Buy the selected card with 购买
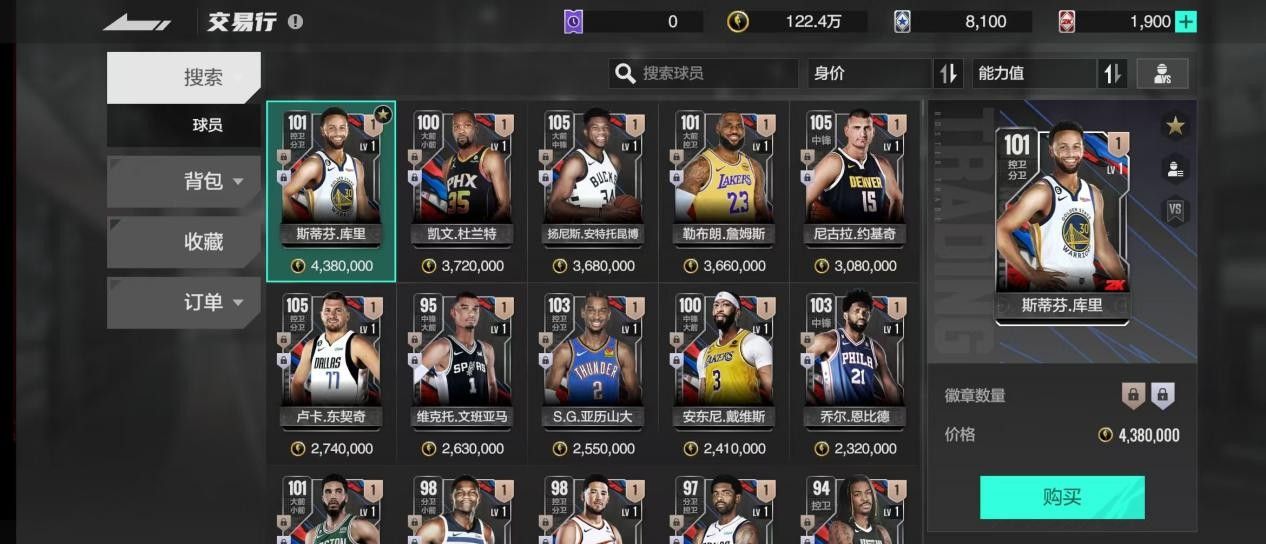Screen dimensions: 1266x544 [1061, 497]
